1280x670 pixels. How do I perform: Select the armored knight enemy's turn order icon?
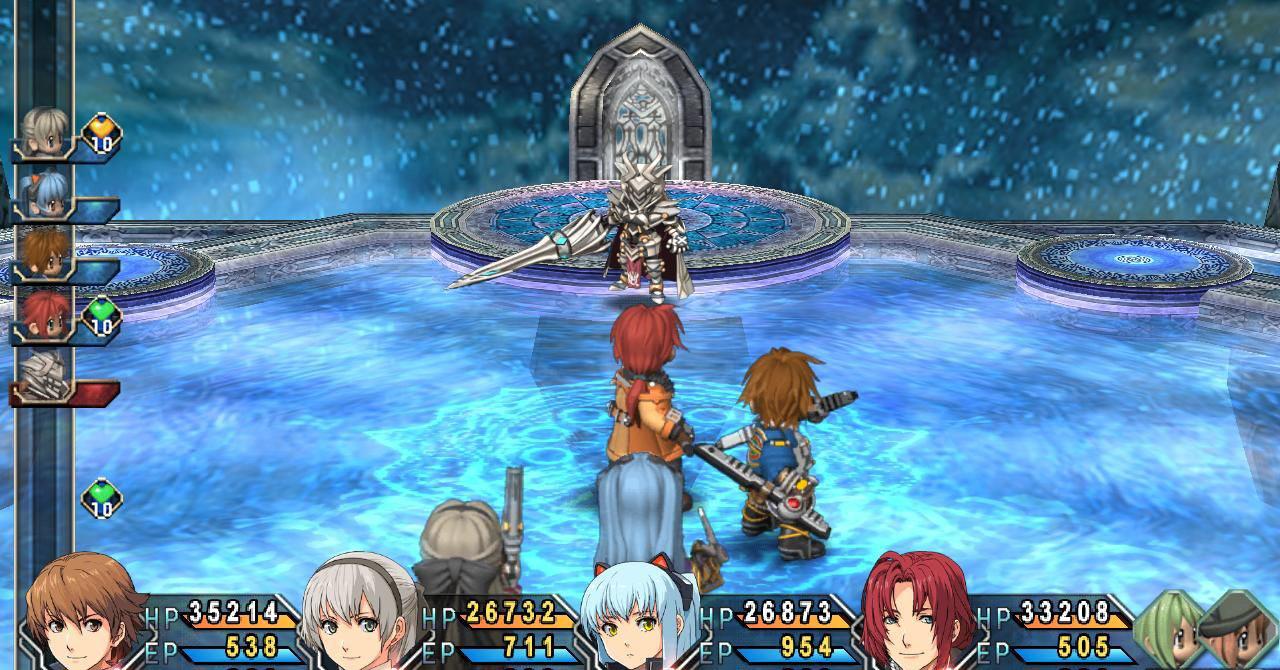[x=45, y=376]
